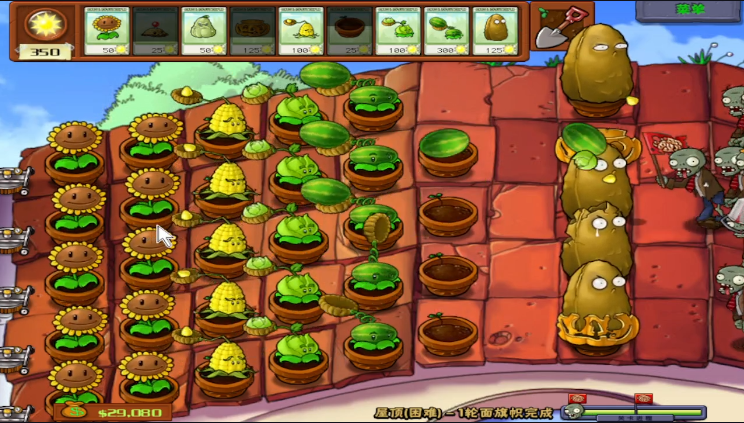This screenshot has width=744, height=423.
Task: Pick the Melon-pult seed packet
Action: click(447, 31)
